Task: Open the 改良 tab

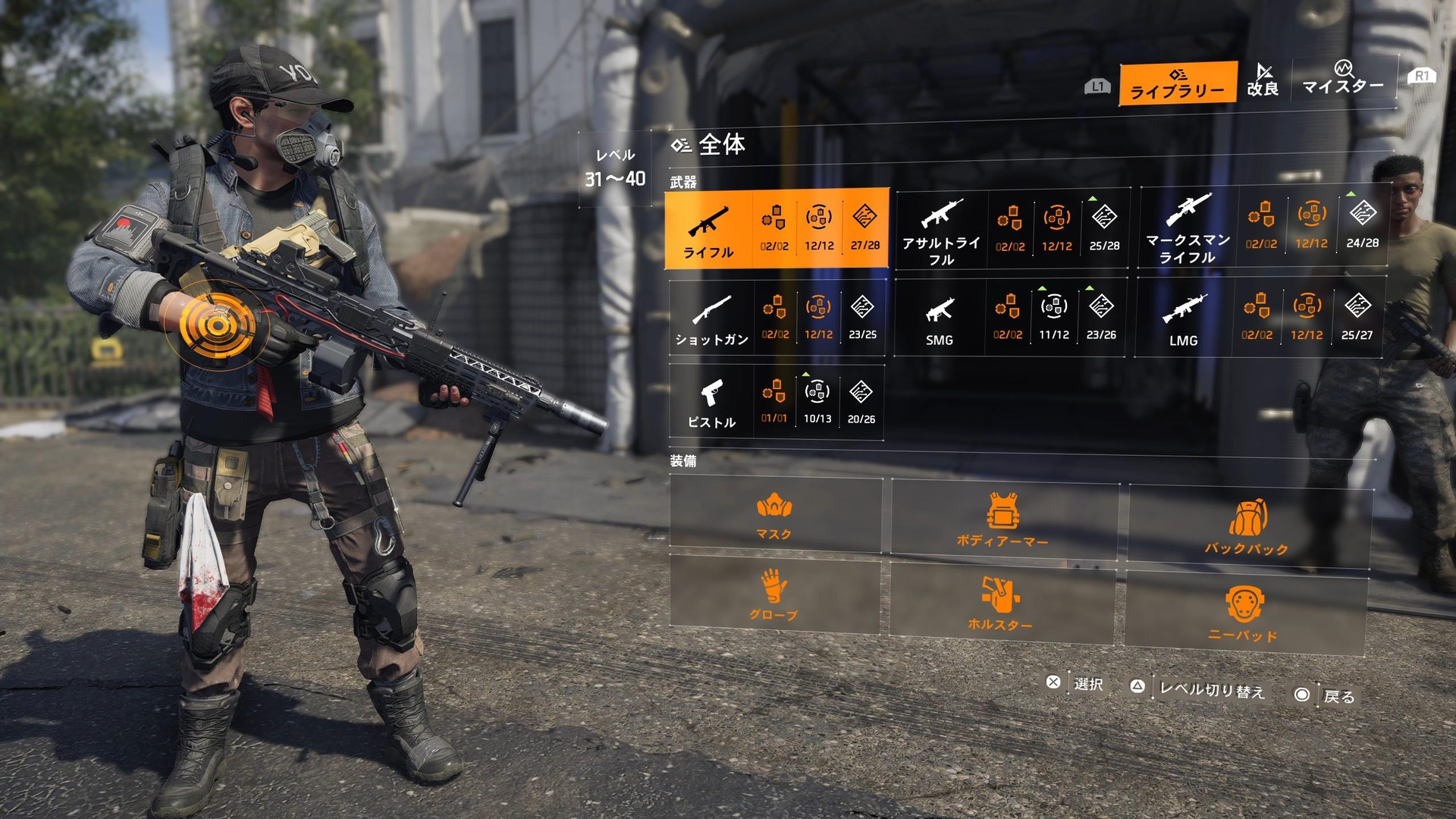Action: (x=1263, y=80)
